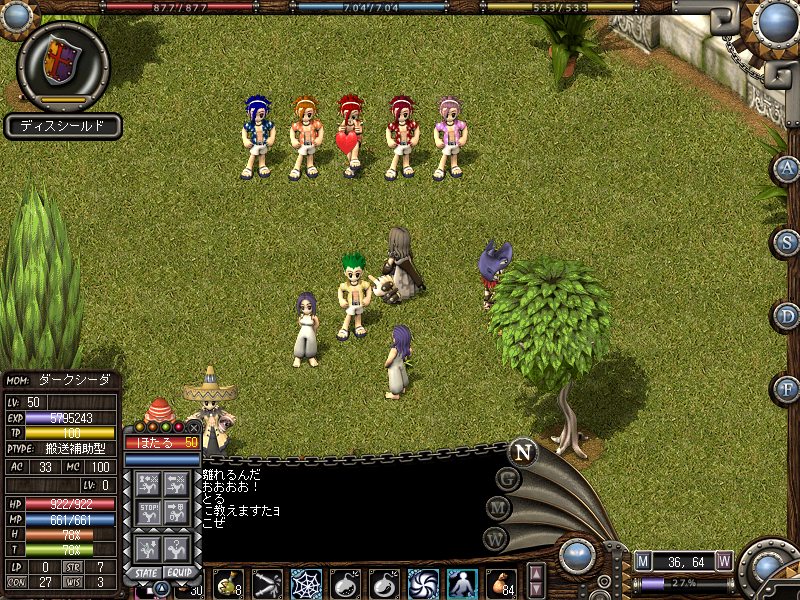Screen dimensions: 800x600
Task: Click the M button beside the coordinates
Action: (x=643, y=561)
